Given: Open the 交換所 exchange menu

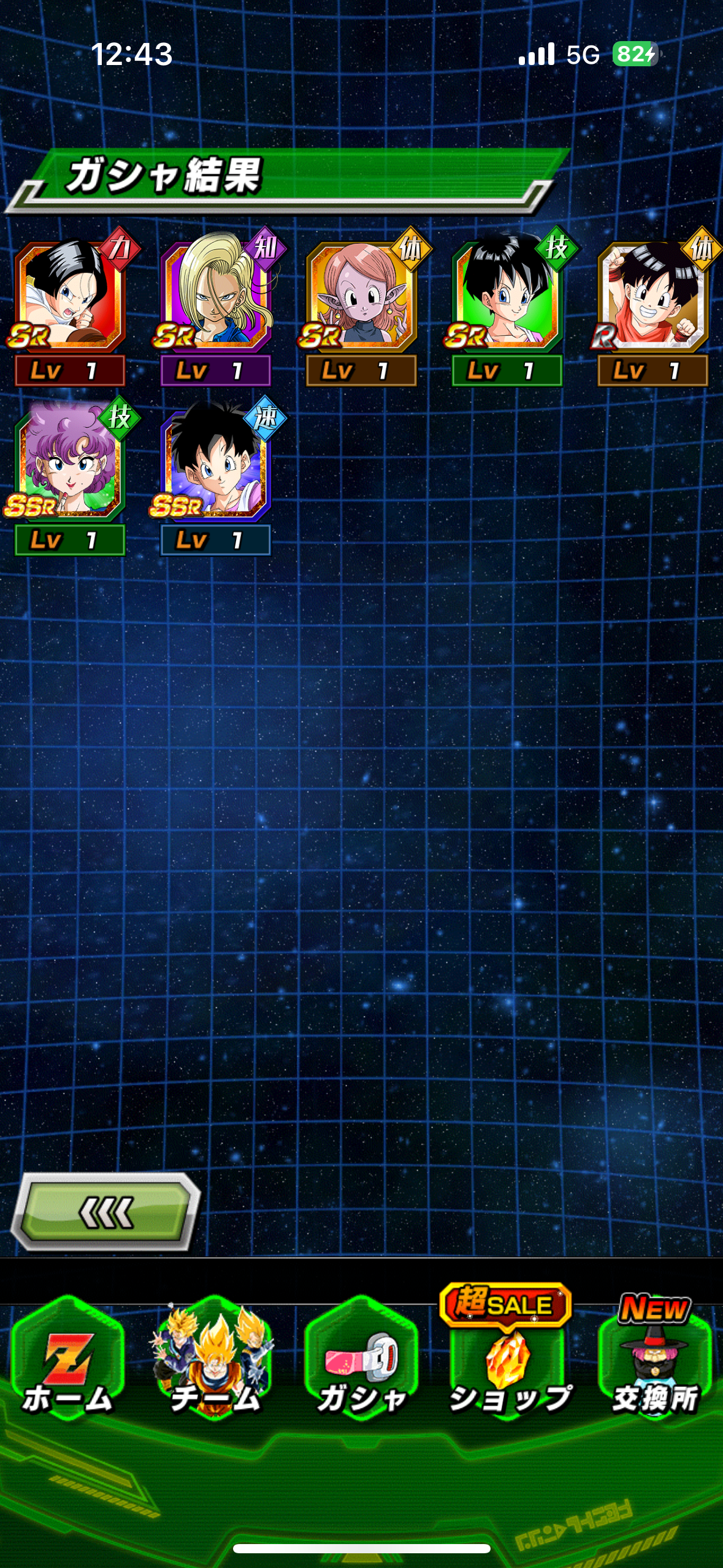Looking at the screenshot, I should 654,1363.
